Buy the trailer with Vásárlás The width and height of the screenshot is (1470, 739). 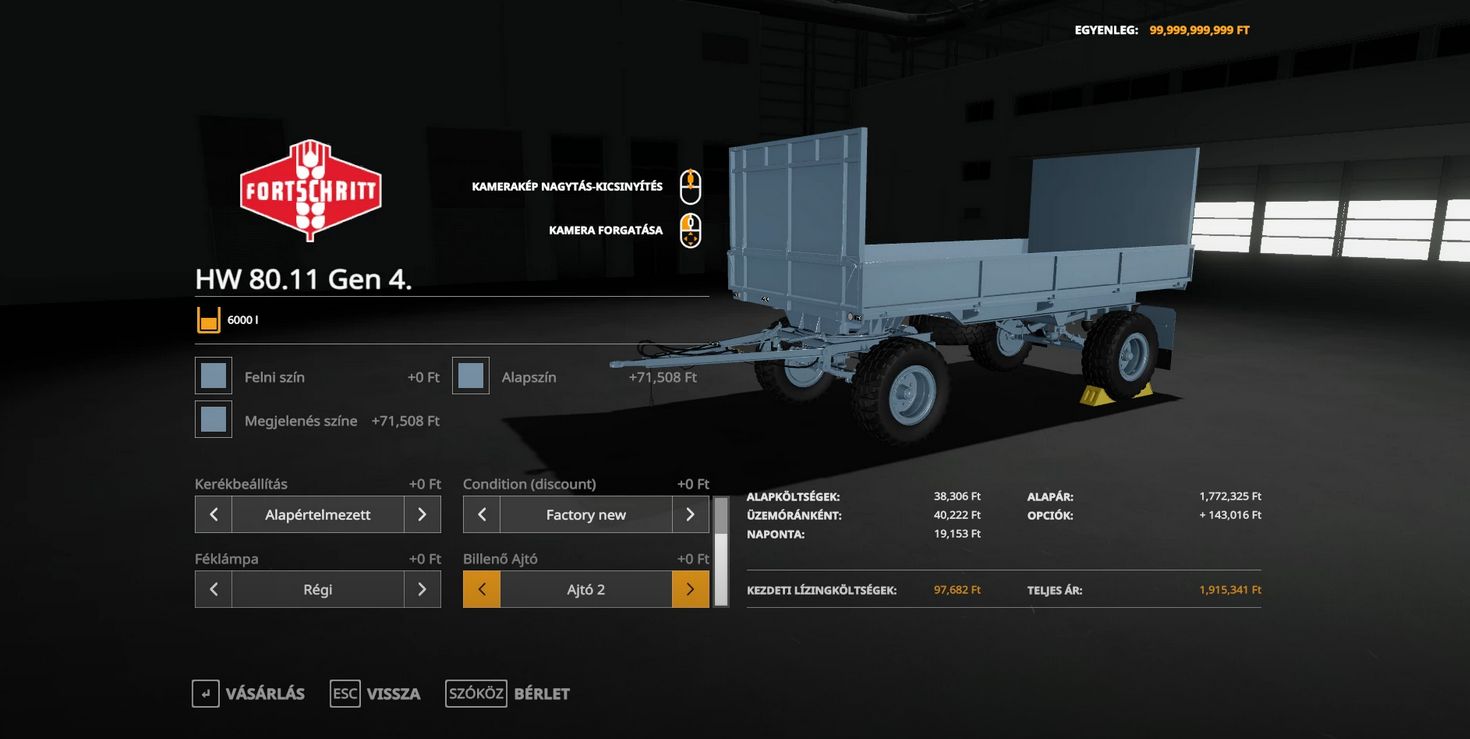[x=248, y=694]
